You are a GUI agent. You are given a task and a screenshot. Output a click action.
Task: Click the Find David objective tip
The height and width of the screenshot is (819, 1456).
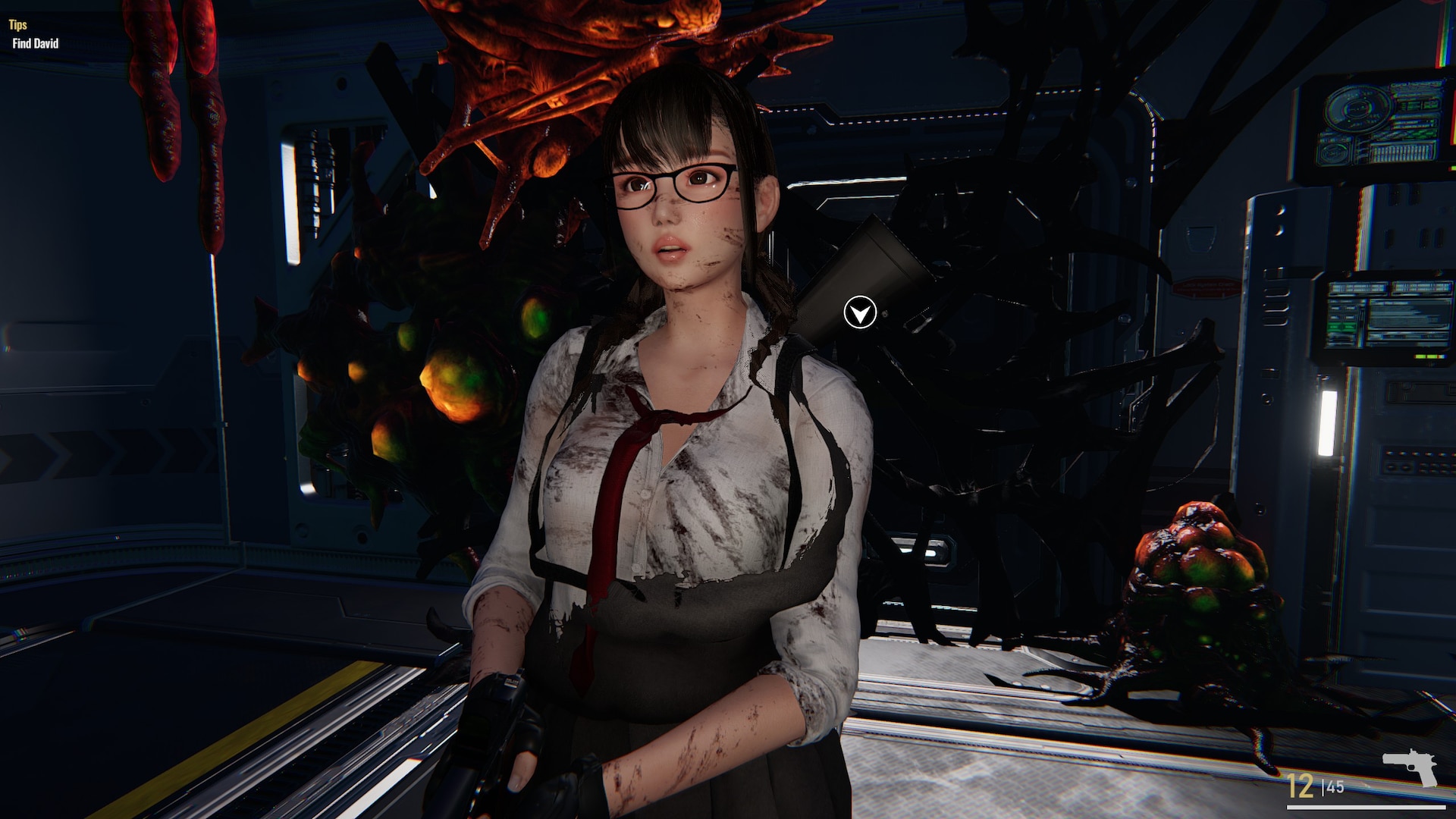(x=35, y=43)
